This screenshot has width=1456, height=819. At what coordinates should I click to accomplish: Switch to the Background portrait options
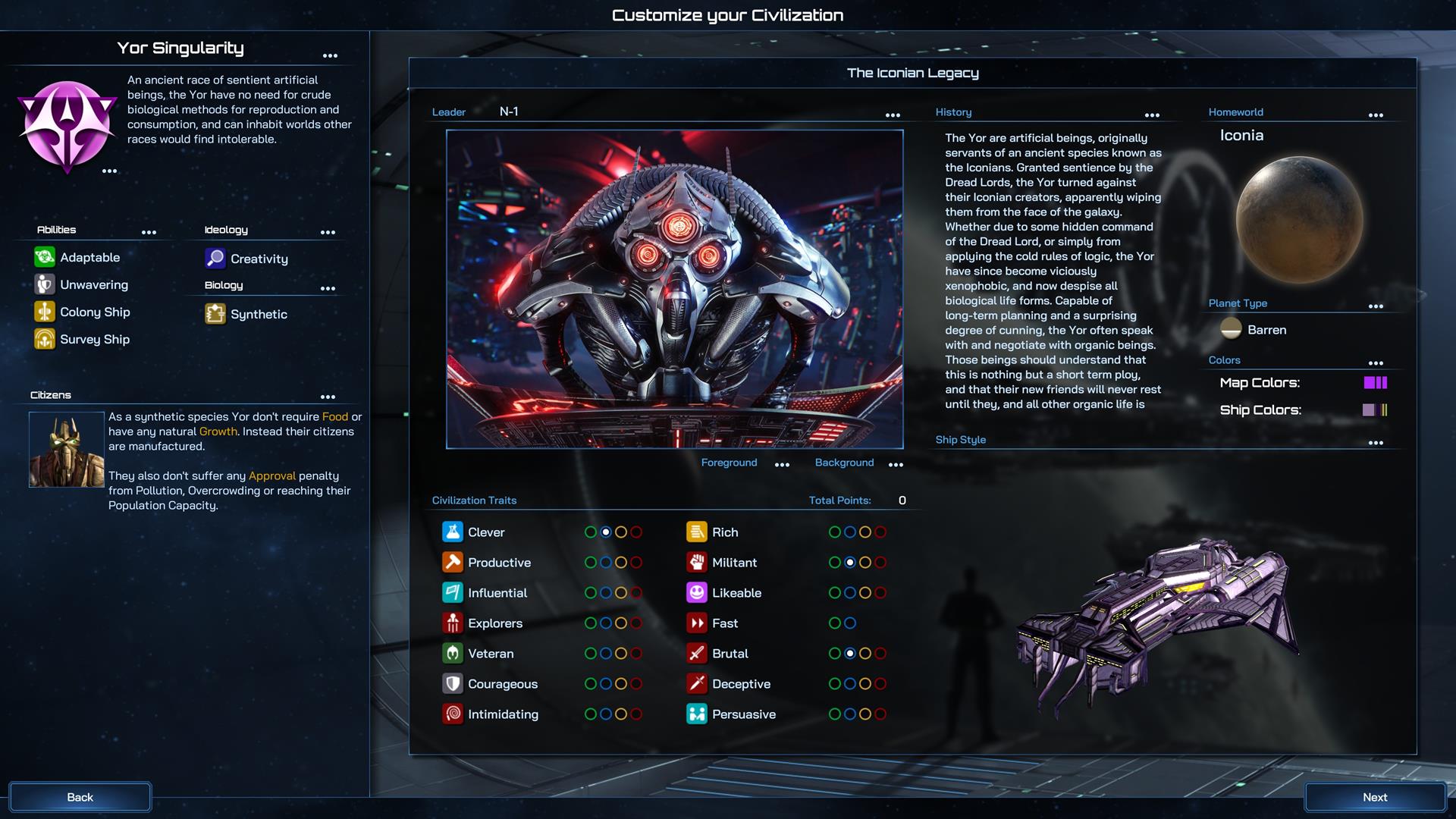pos(844,463)
